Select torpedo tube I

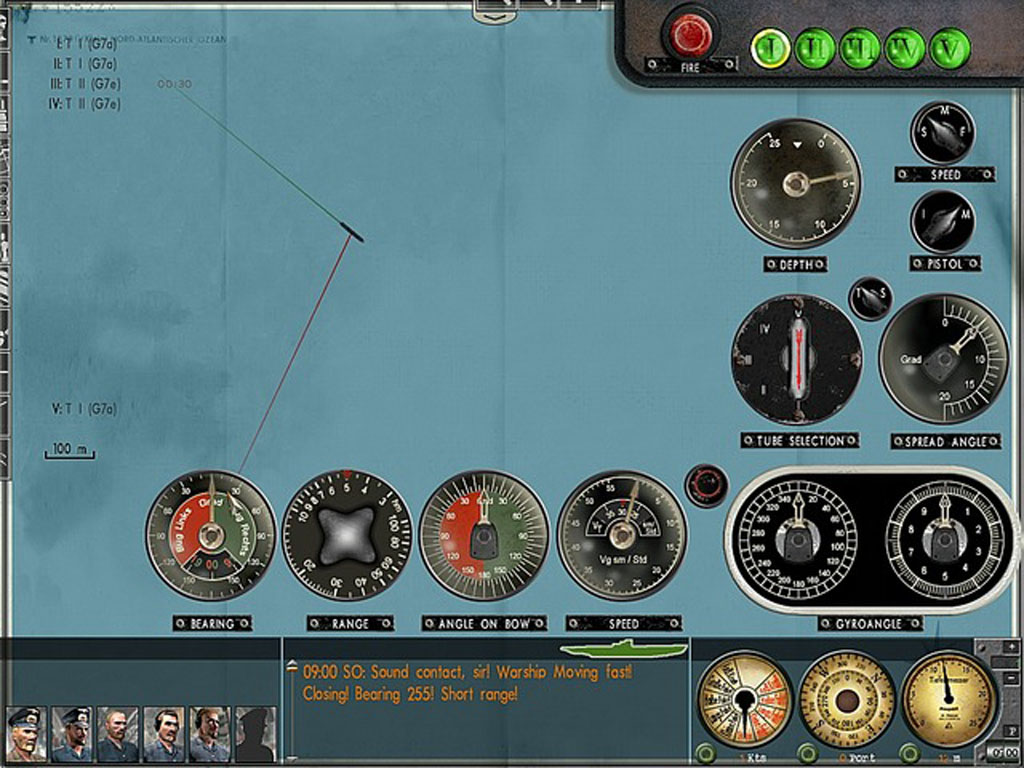[770, 48]
